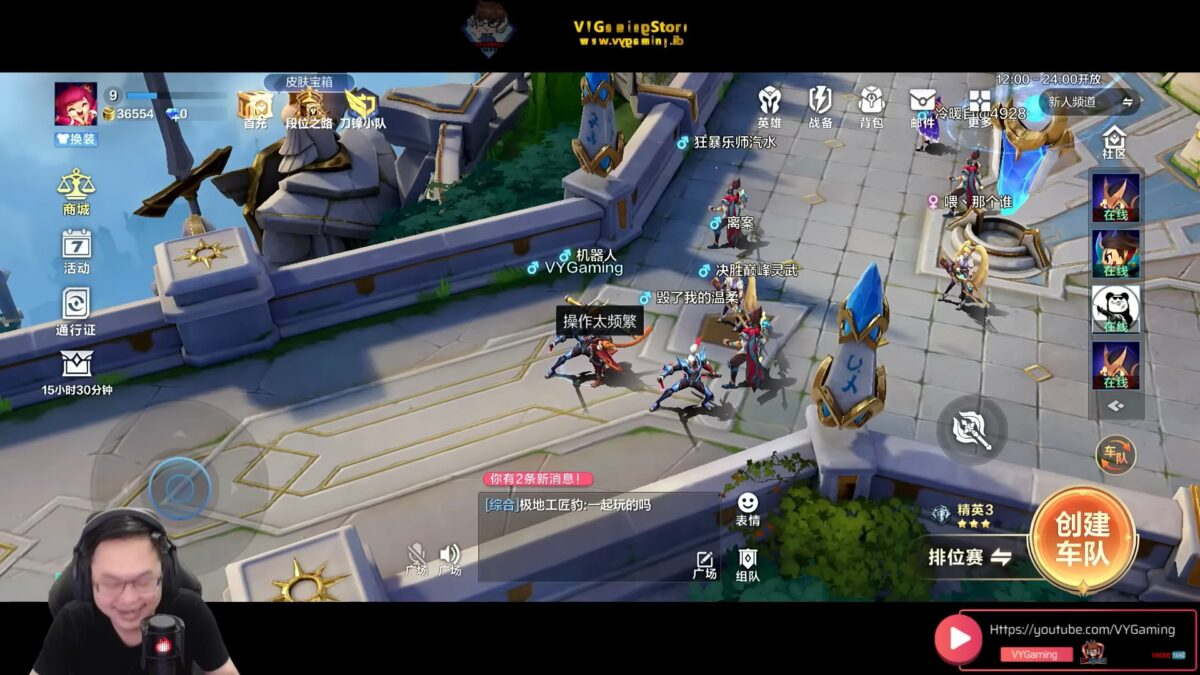Open the 首充 first recharge chest

254,109
